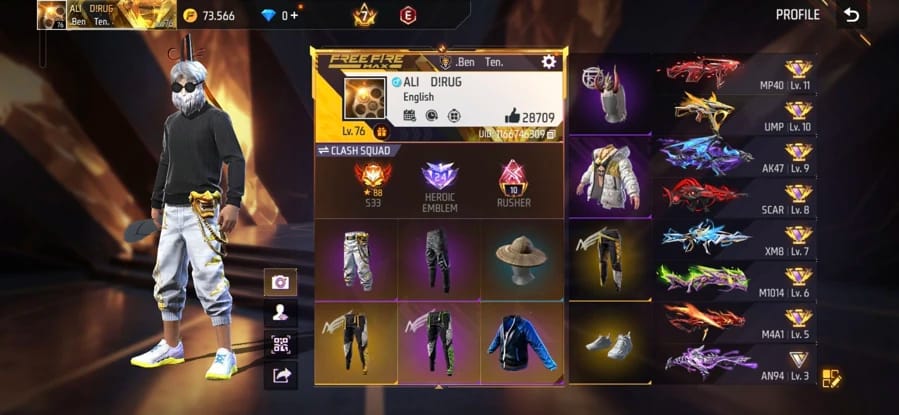The height and width of the screenshot is (415, 899).
Task: Select the UMP weapon skin row
Action: [x=736, y=115]
